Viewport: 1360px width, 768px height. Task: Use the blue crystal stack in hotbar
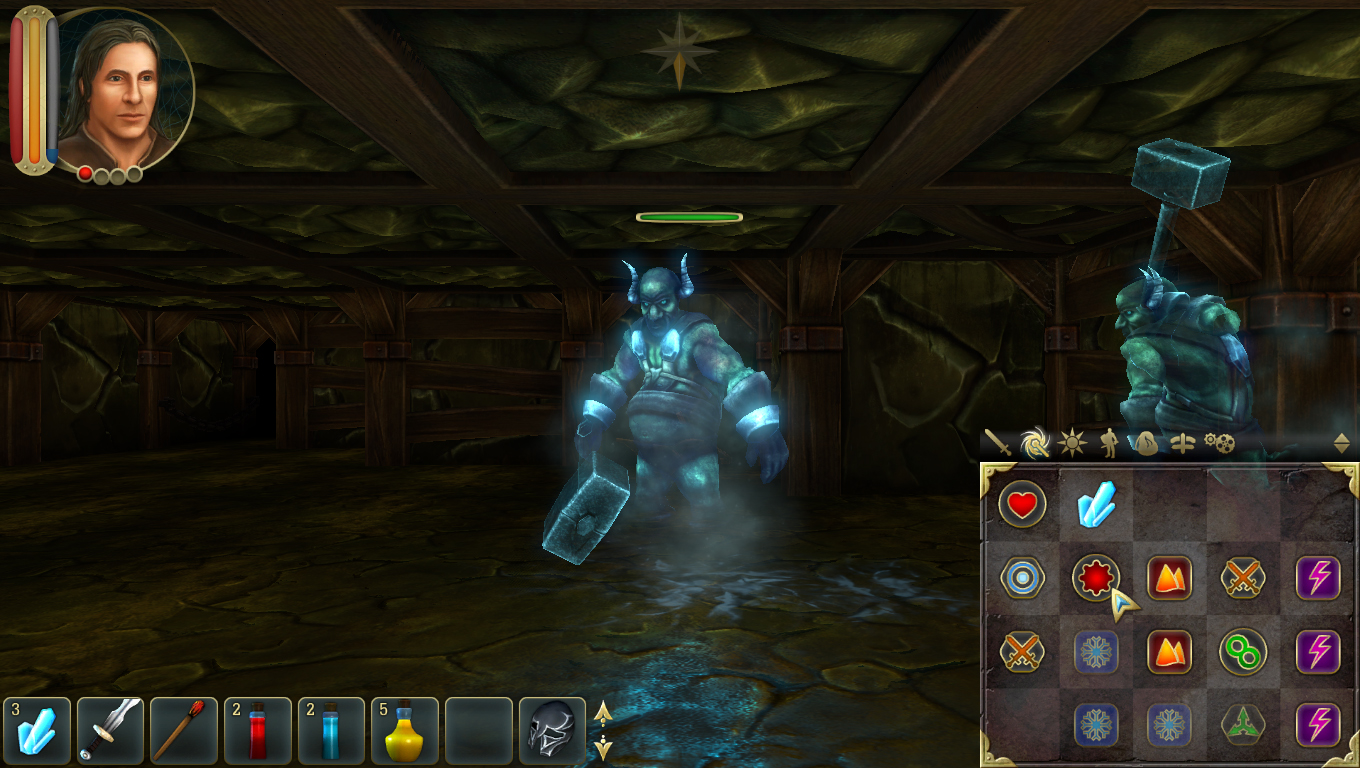[37, 730]
